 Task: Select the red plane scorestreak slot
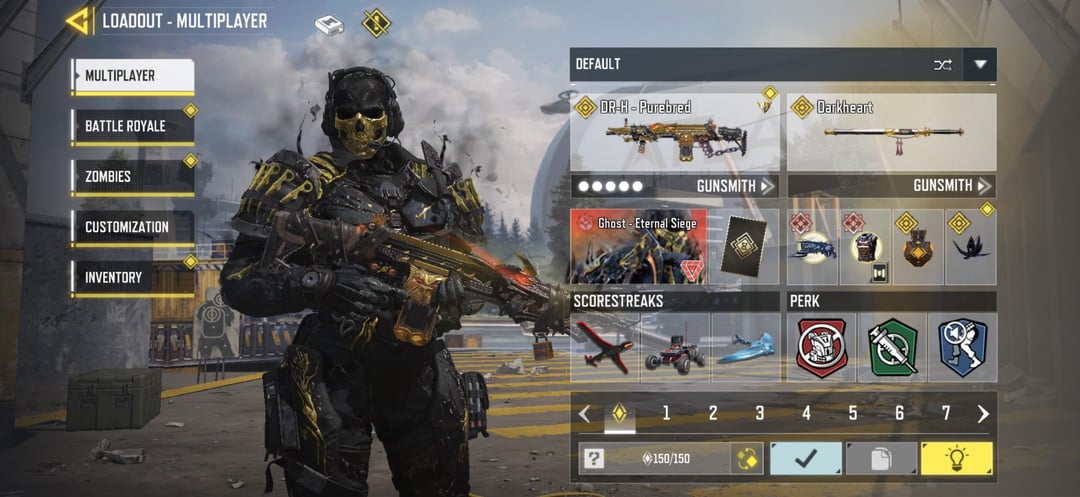click(x=605, y=347)
